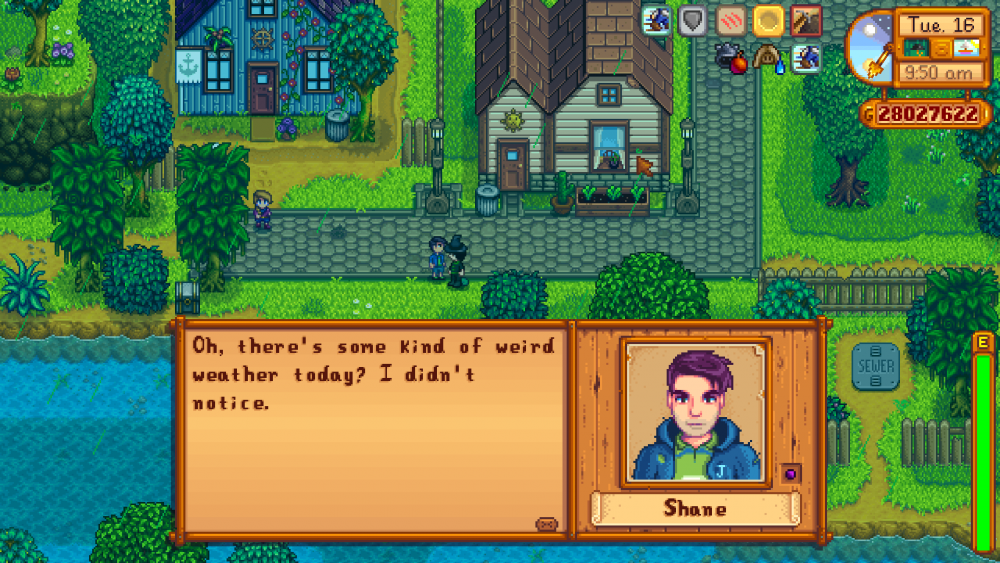The width and height of the screenshot is (1000, 563).
Task: Inspect the speed buff icon beside the shield
Action: tap(656, 20)
